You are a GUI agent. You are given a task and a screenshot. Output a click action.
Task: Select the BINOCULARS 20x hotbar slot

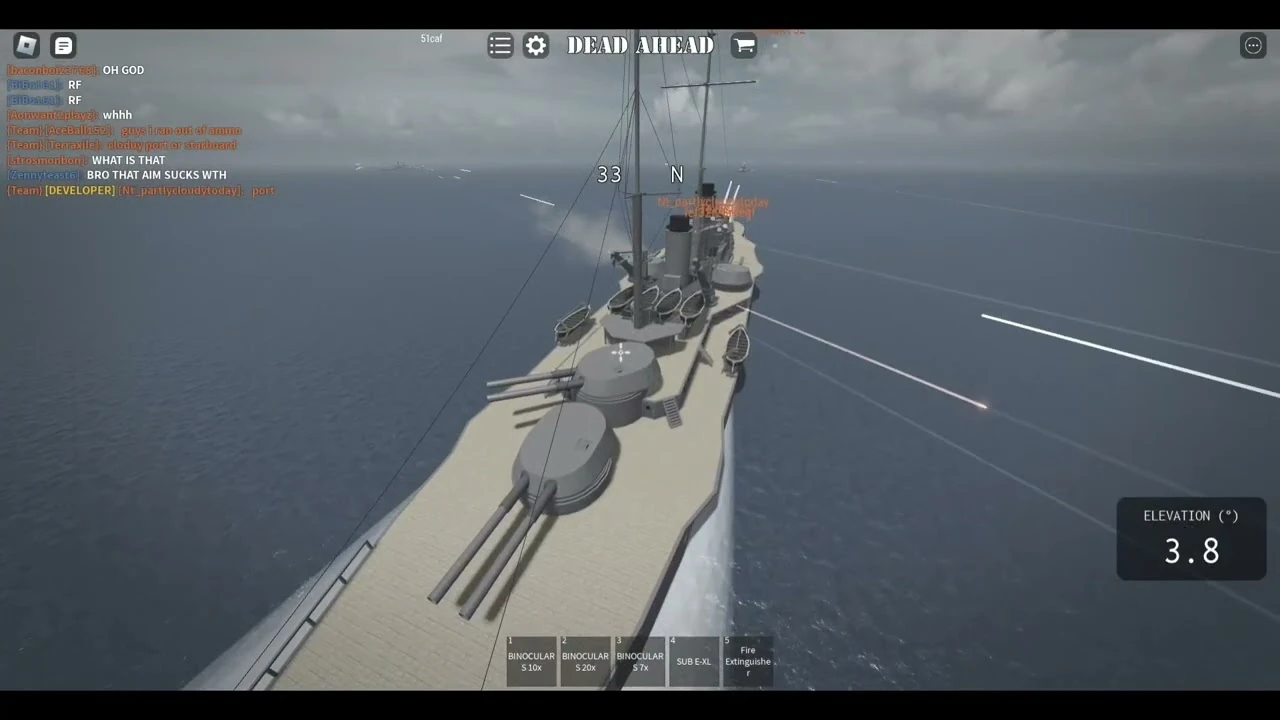[585, 660]
